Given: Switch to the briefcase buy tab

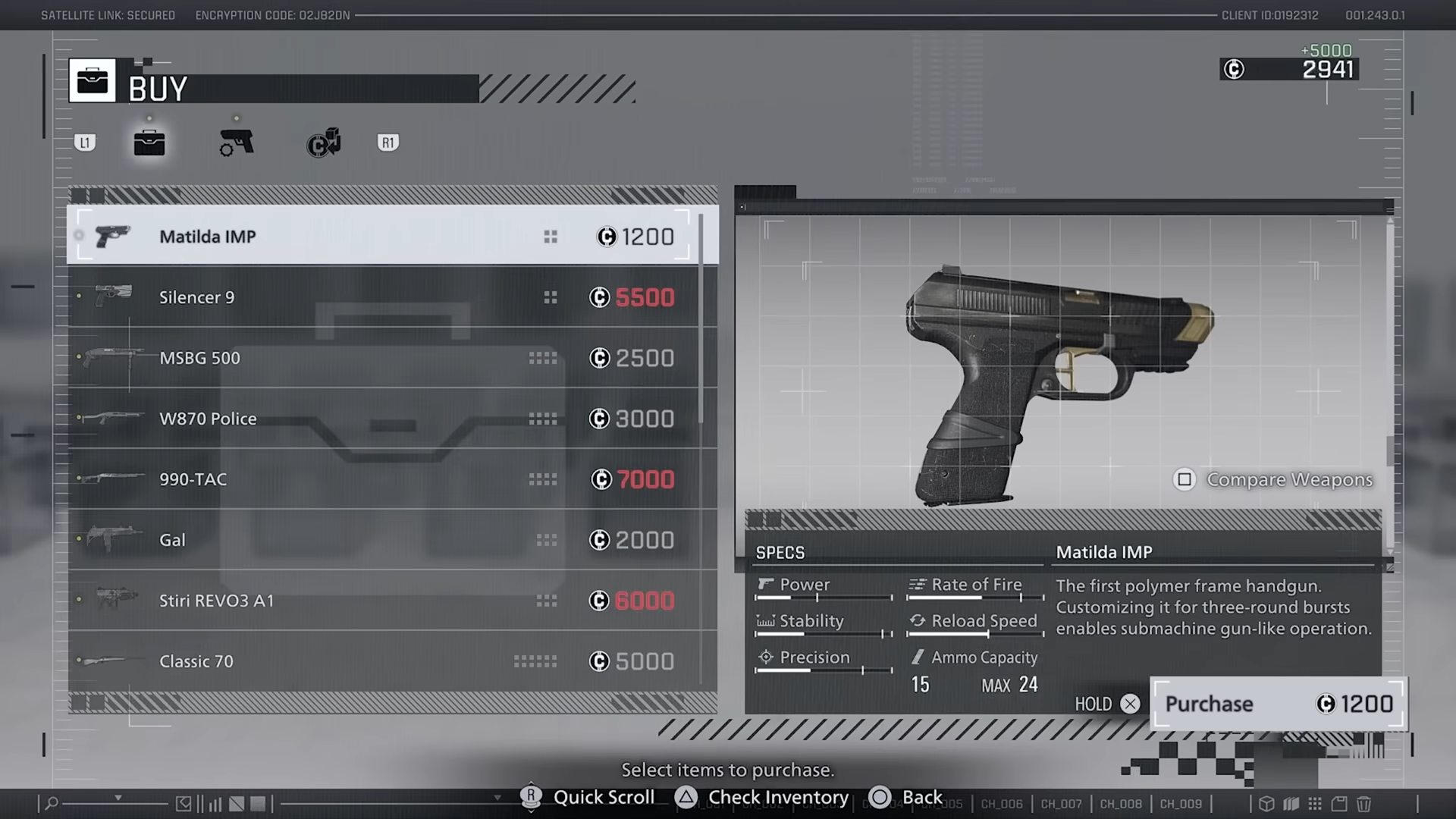Looking at the screenshot, I should coord(149,143).
